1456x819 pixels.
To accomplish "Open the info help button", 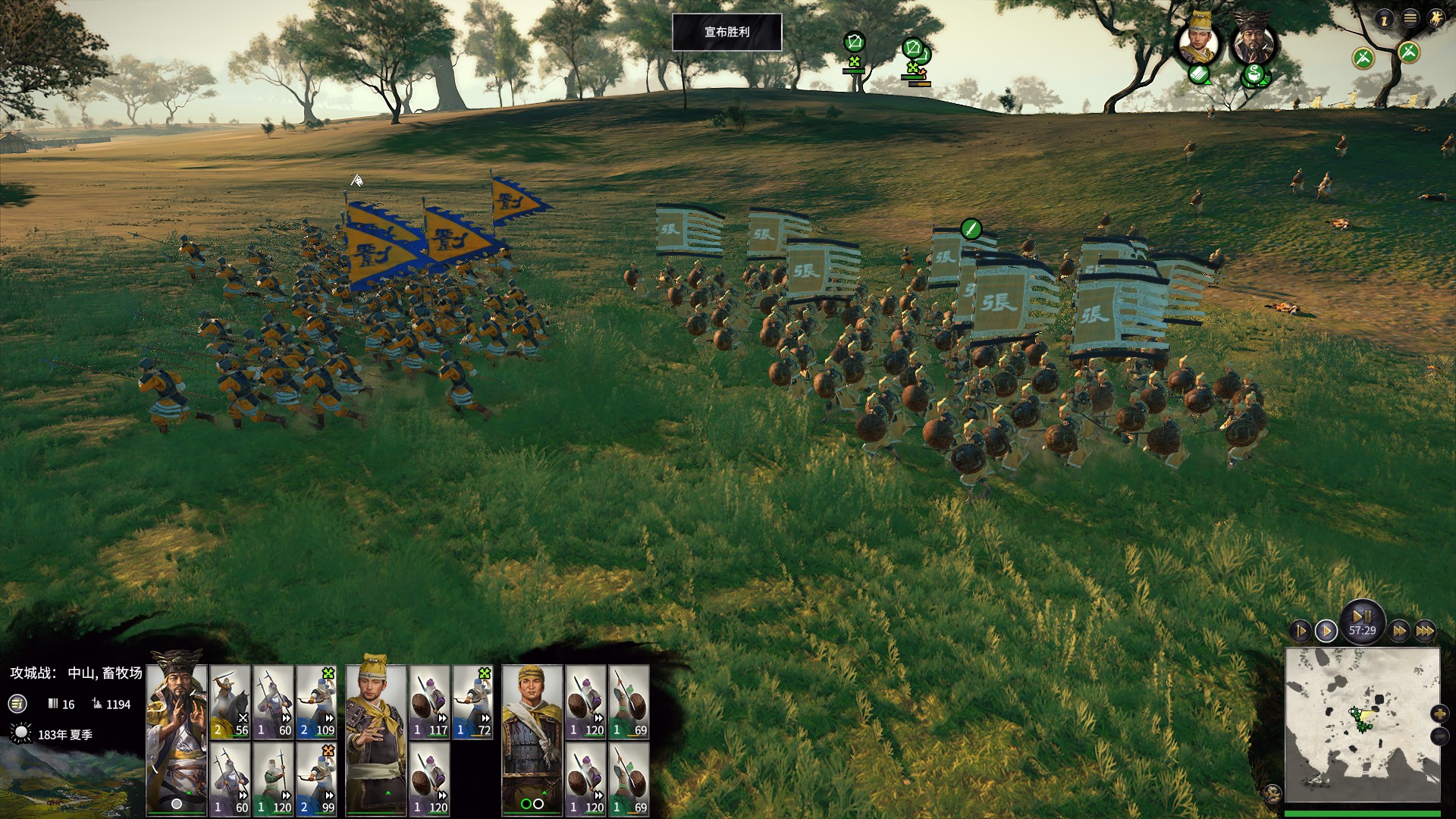I will click(x=1384, y=19).
